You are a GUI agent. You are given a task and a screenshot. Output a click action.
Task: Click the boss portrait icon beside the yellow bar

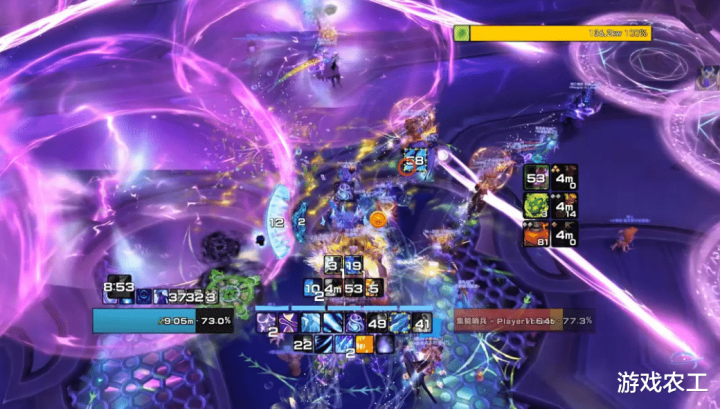[461, 33]
